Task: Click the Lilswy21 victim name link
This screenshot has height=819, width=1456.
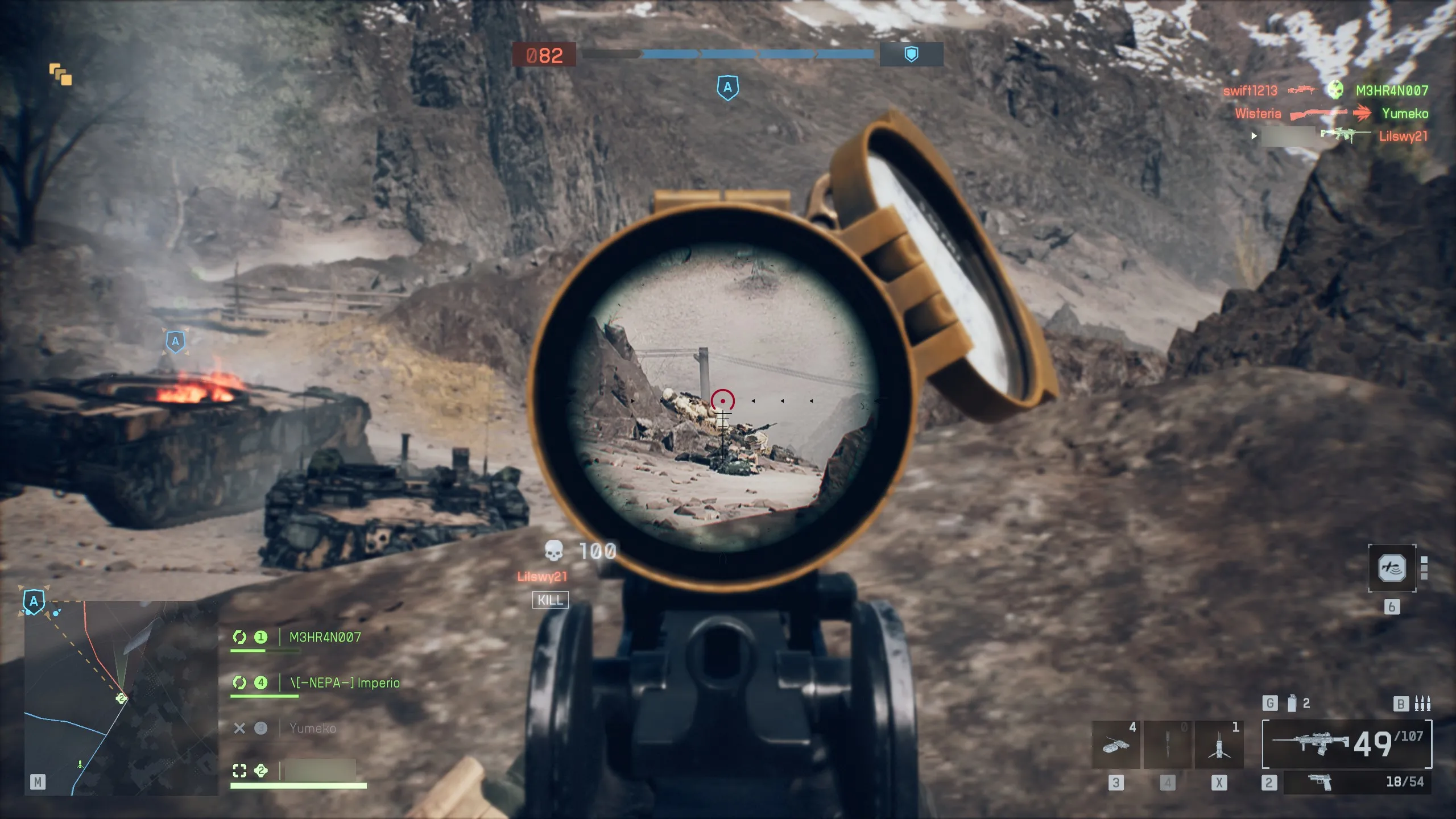Action: click(541, 577)
